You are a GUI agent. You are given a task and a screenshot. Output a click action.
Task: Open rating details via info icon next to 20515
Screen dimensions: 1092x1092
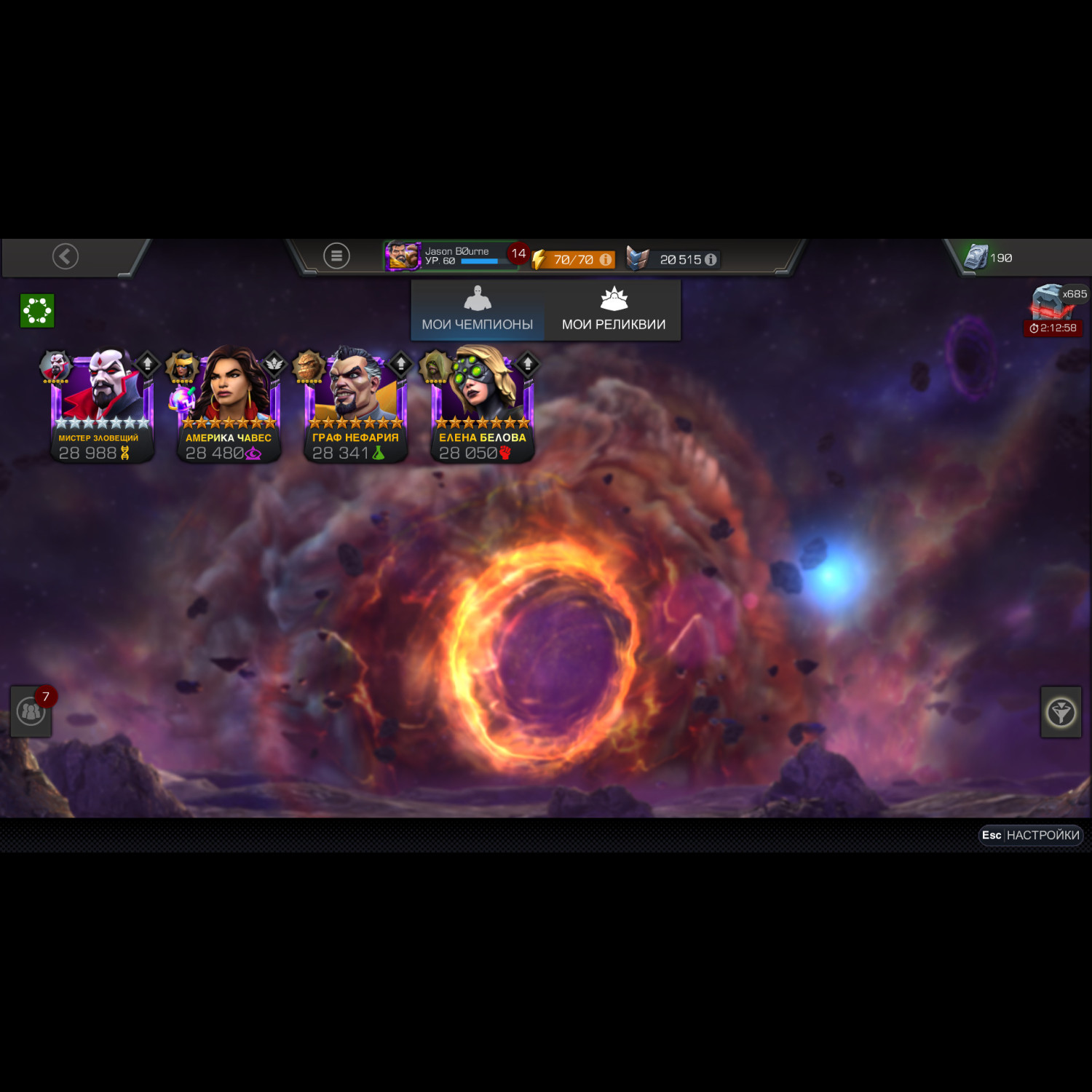coord(711,258)
